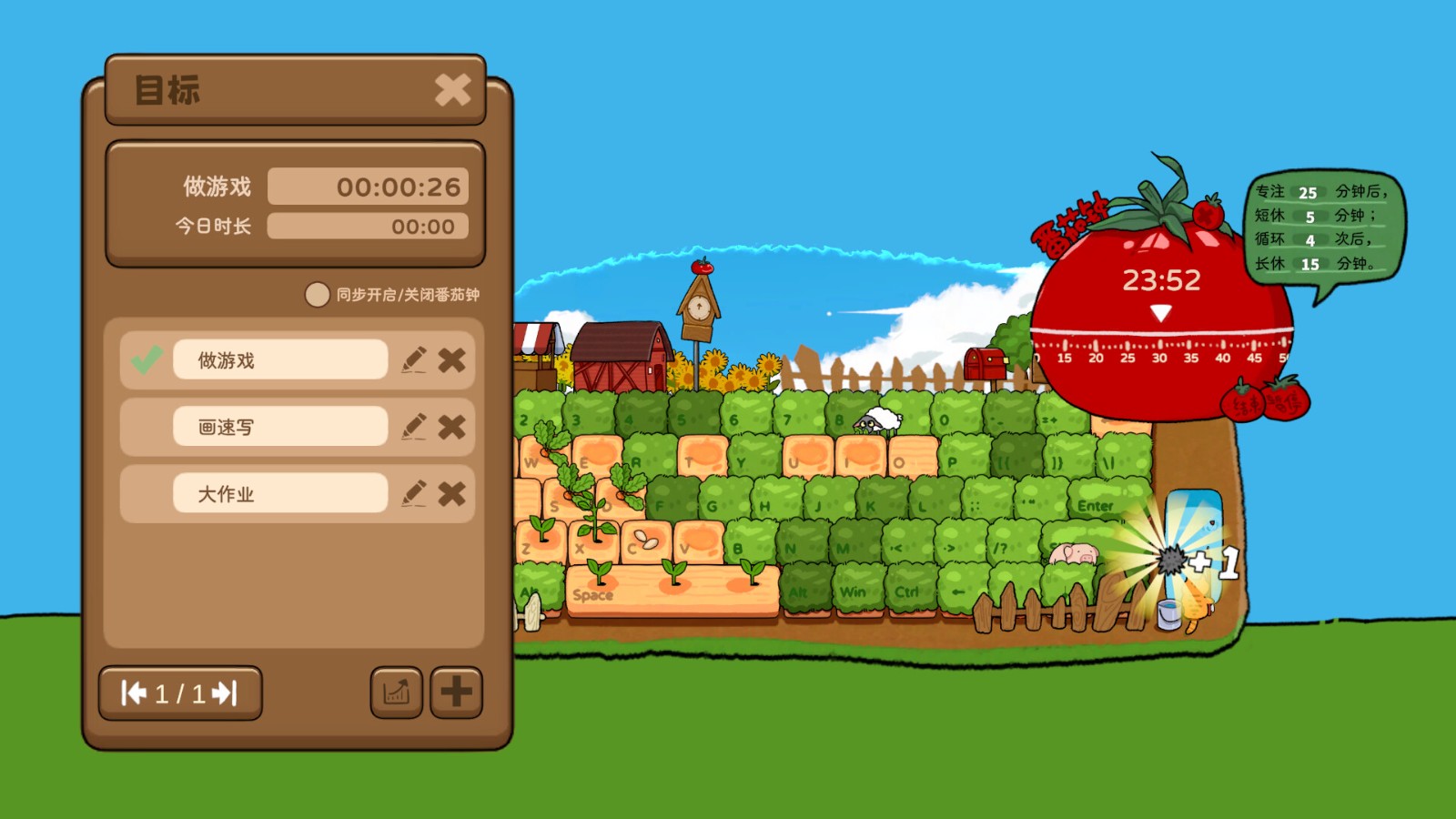
Task: End the session via the 结束 tomato icon
Action: [1241, 405]
